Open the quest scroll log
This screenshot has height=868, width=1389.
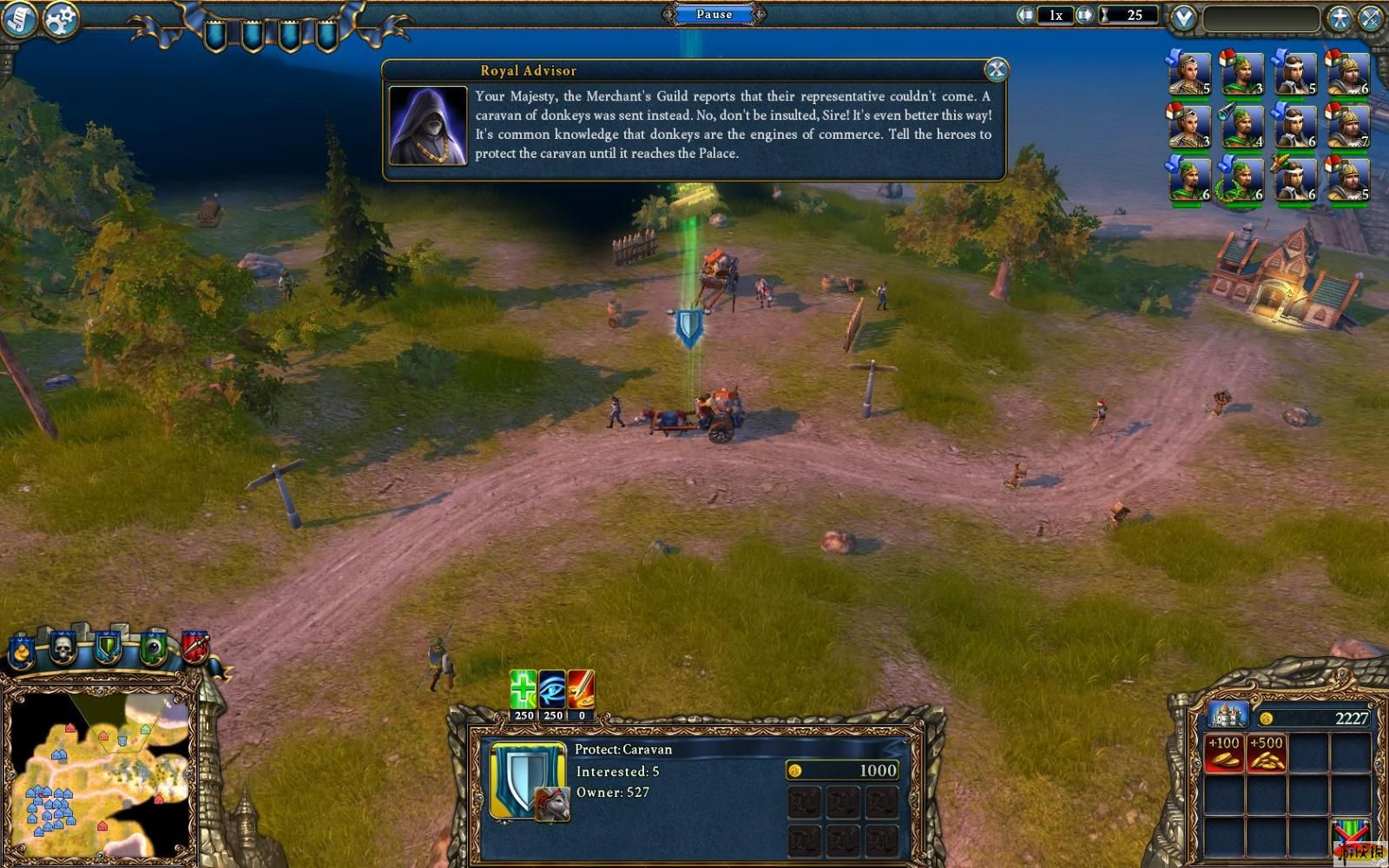coord(18,19)
